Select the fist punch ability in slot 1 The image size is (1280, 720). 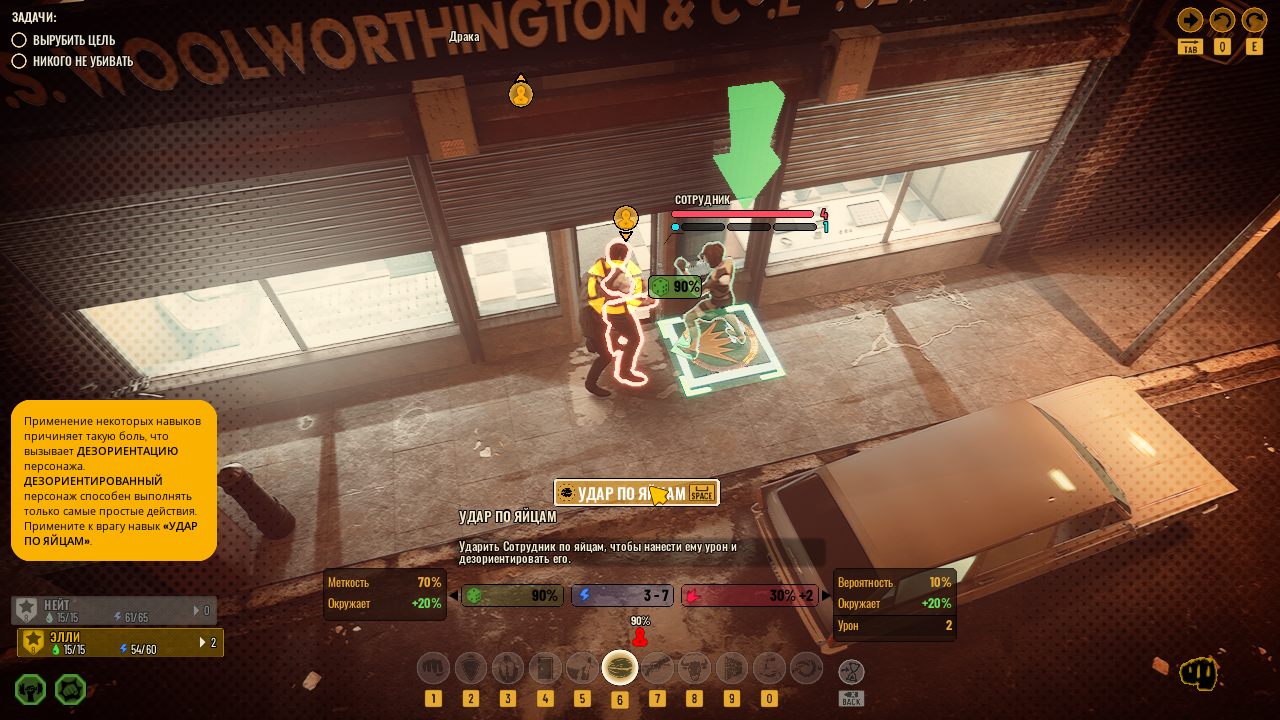pyautogui.click(x=433, y=667)
